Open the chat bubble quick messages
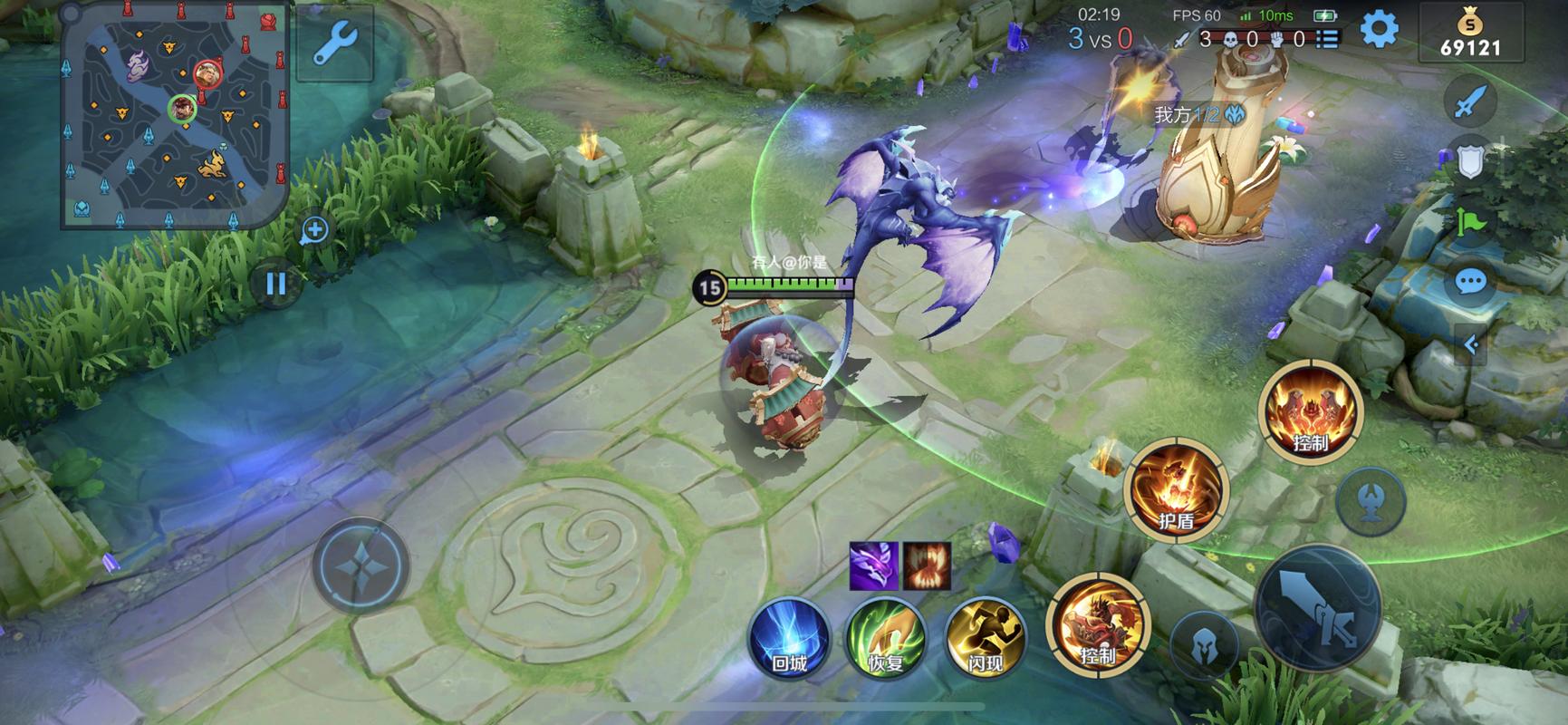 click(1469, 283)
